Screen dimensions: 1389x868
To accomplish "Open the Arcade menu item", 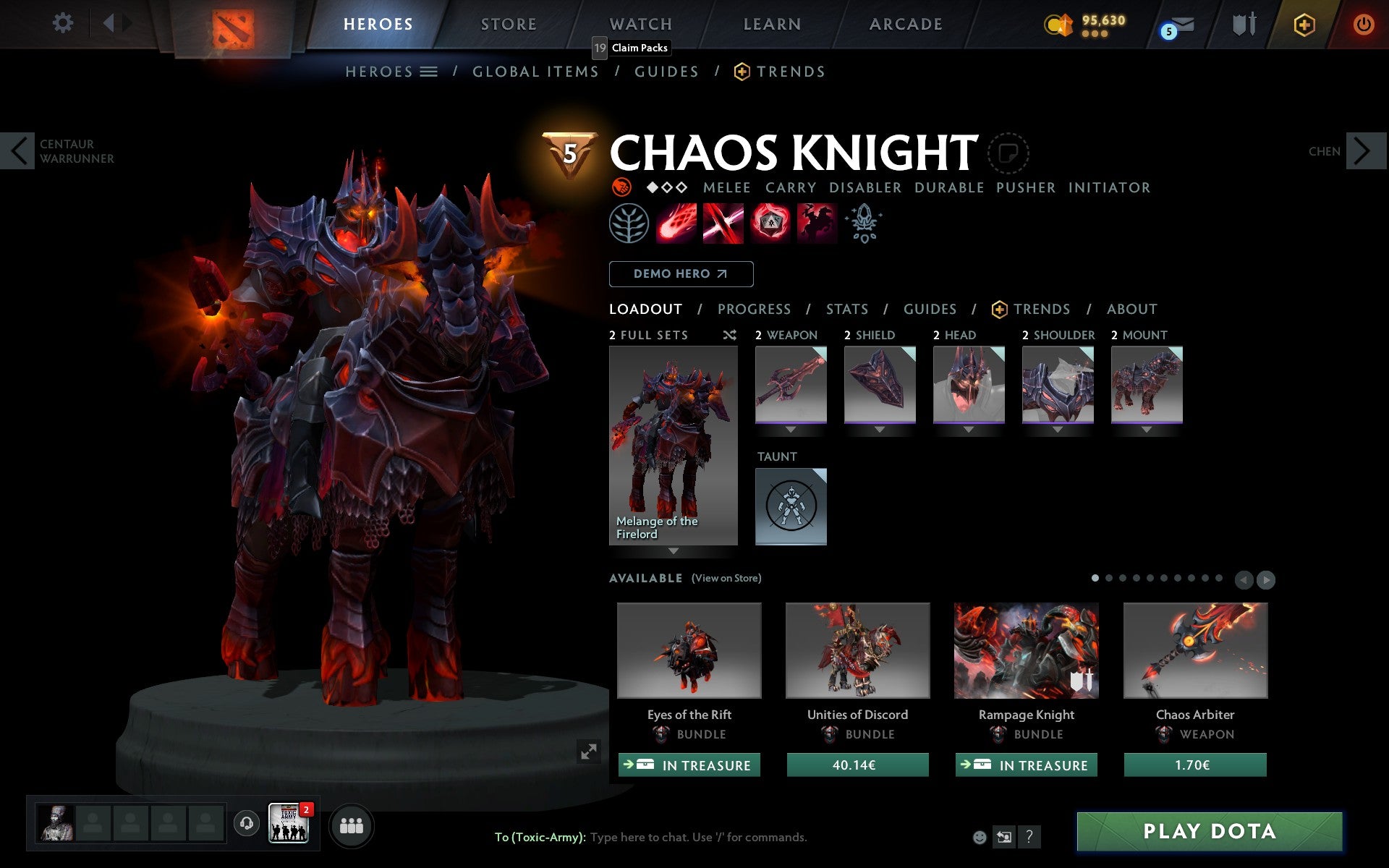I will [x=904, y=24].
